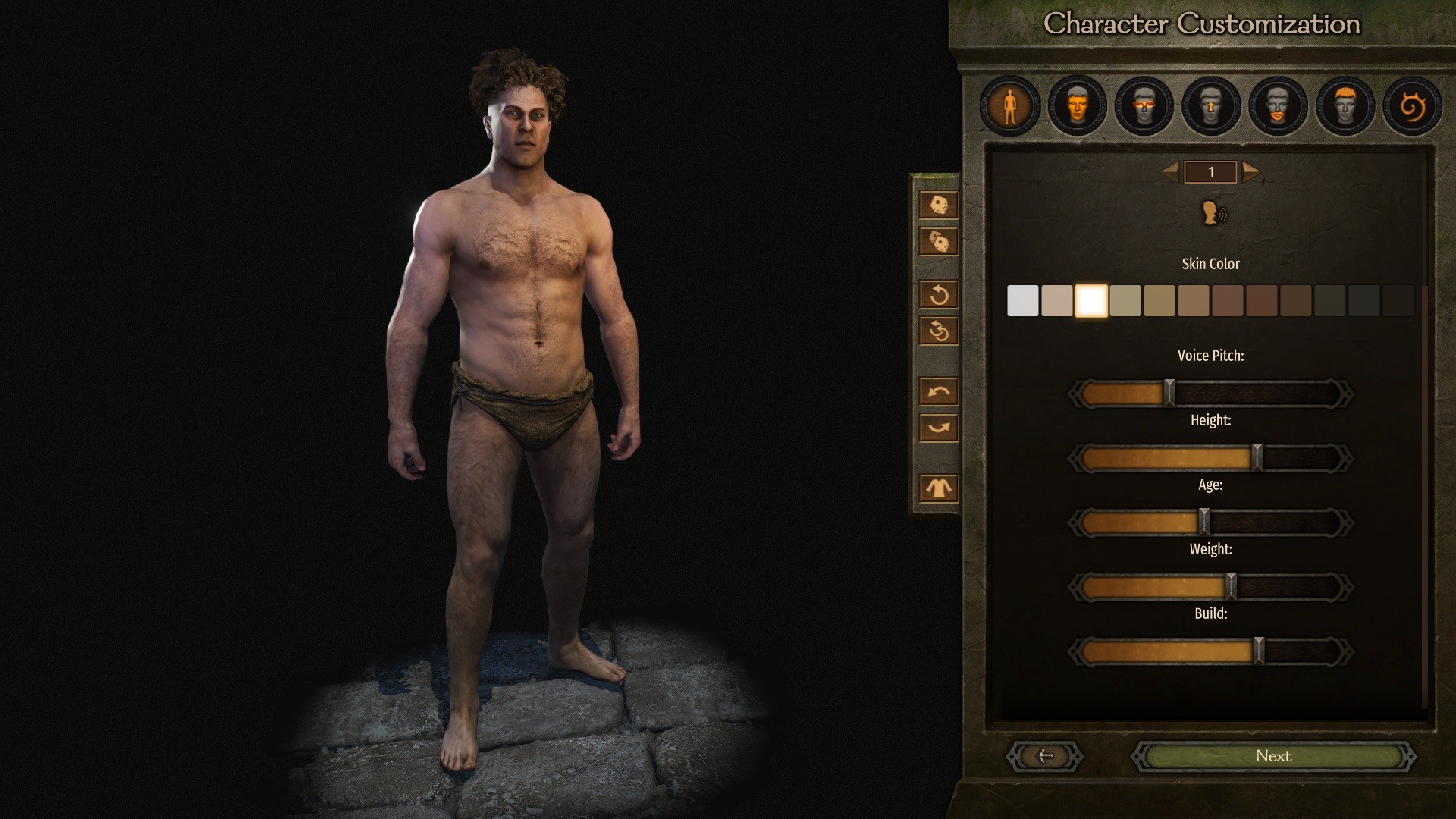
Task: Select the Body customization tab
Action: coord(1009,106)
